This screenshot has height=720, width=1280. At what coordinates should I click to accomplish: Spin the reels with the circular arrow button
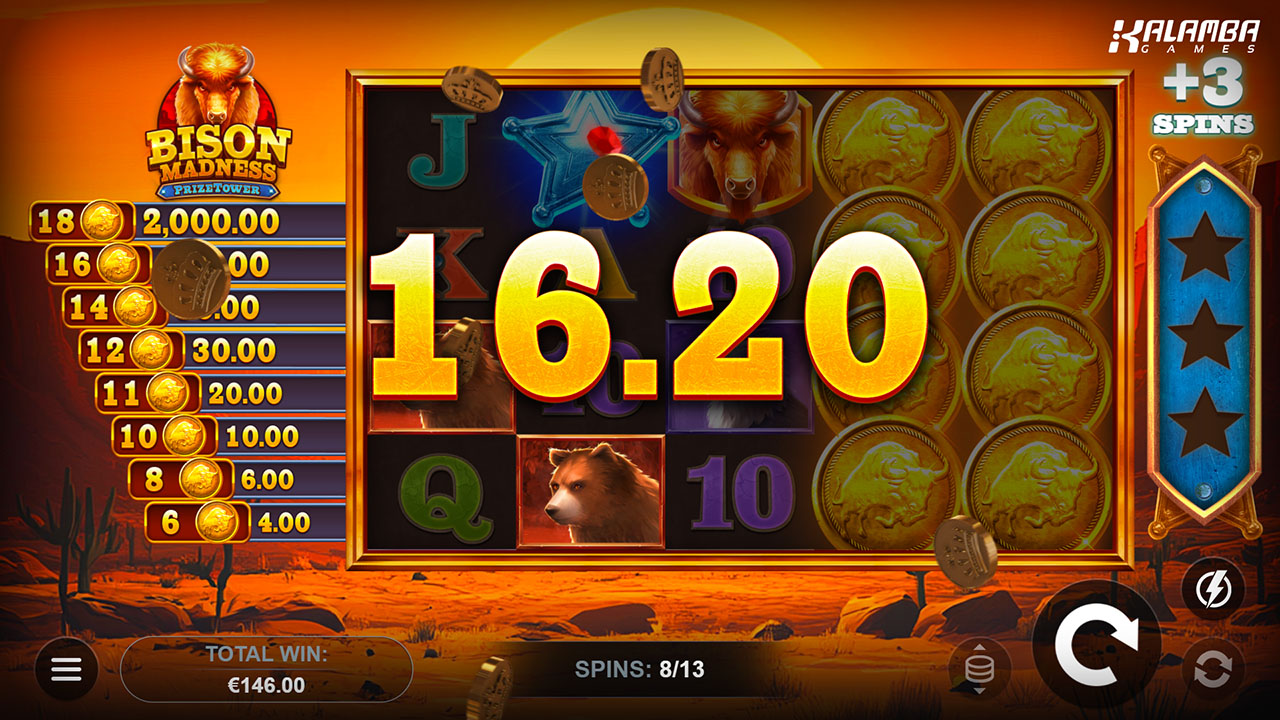(1096, 645)
